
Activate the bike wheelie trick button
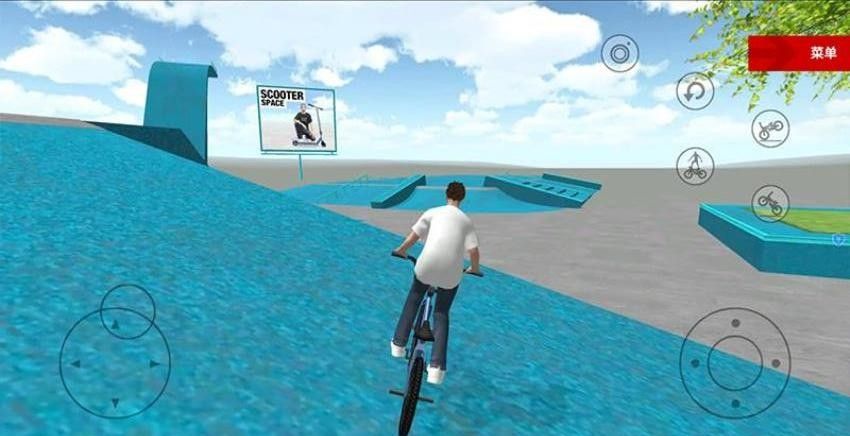[x=770, y=128]
